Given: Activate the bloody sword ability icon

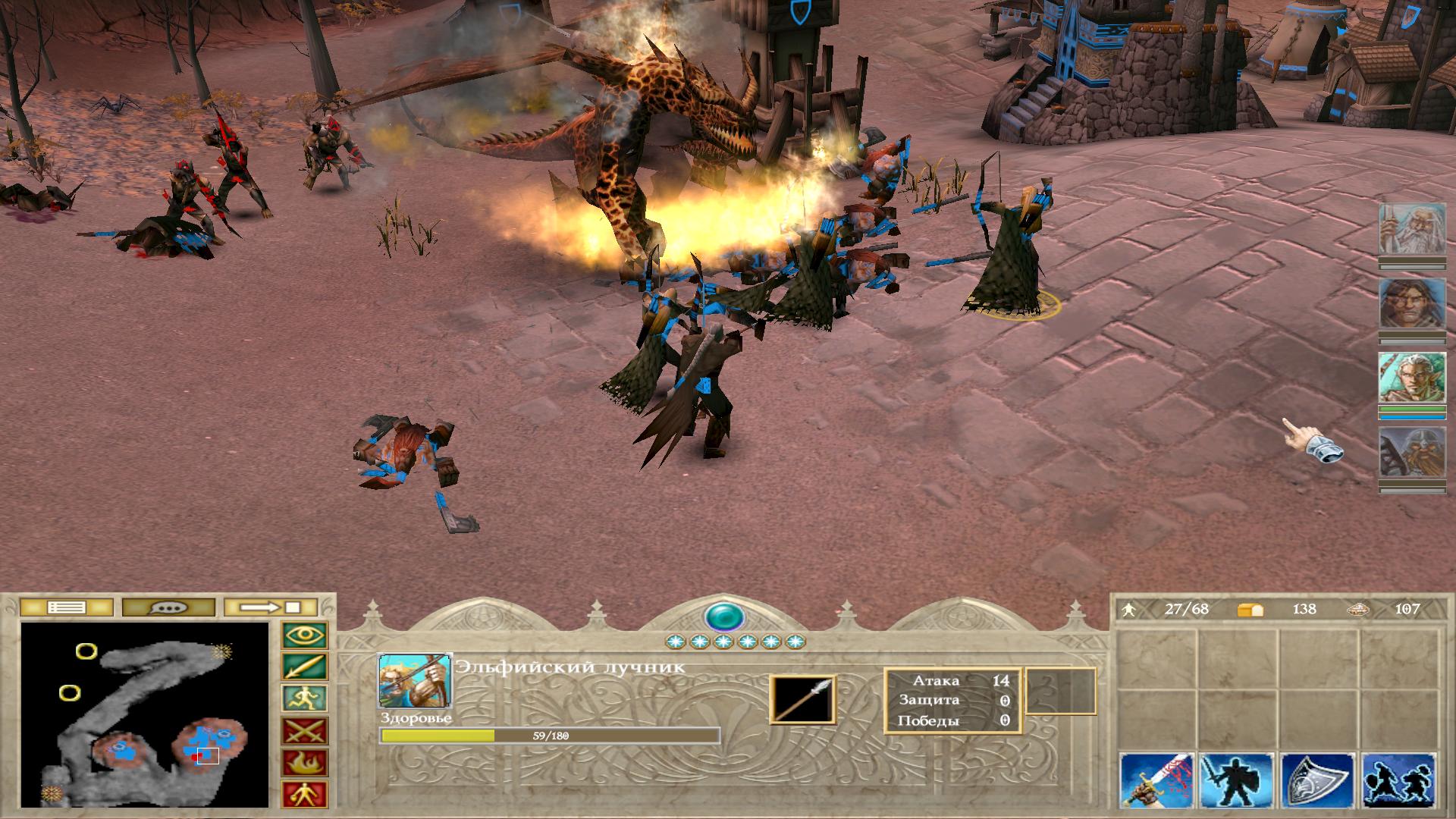Looking at the screenshot, I should (1156, 781).
